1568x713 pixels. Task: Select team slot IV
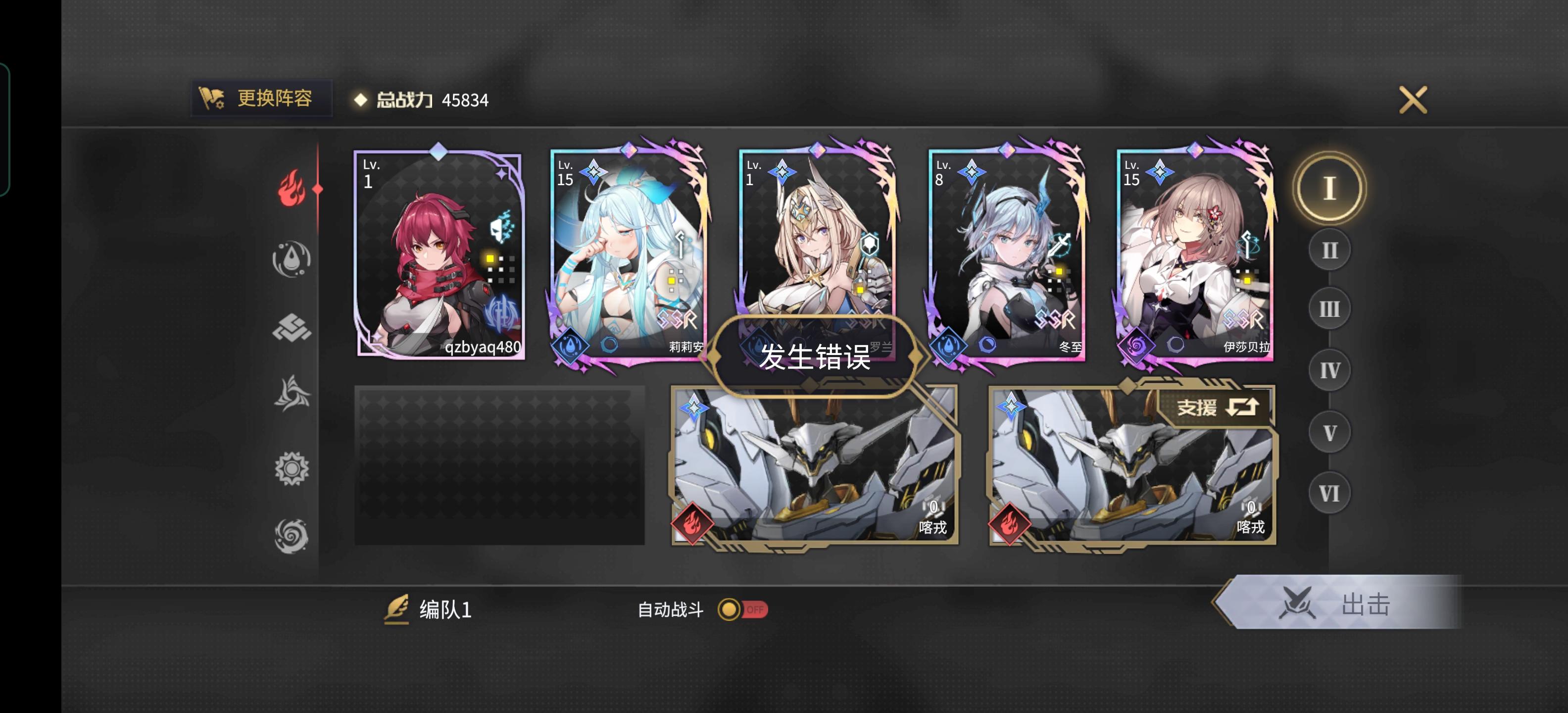1329,369
